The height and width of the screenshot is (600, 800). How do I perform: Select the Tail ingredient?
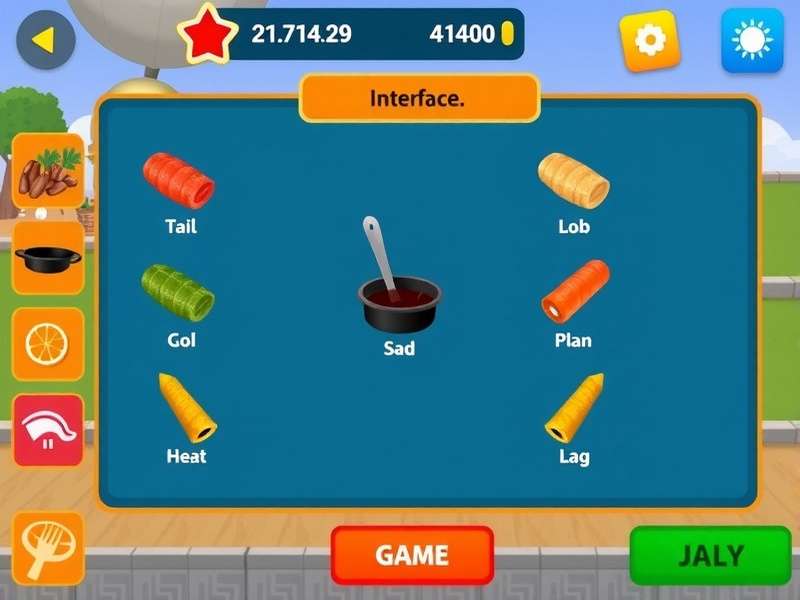(180, 181)
